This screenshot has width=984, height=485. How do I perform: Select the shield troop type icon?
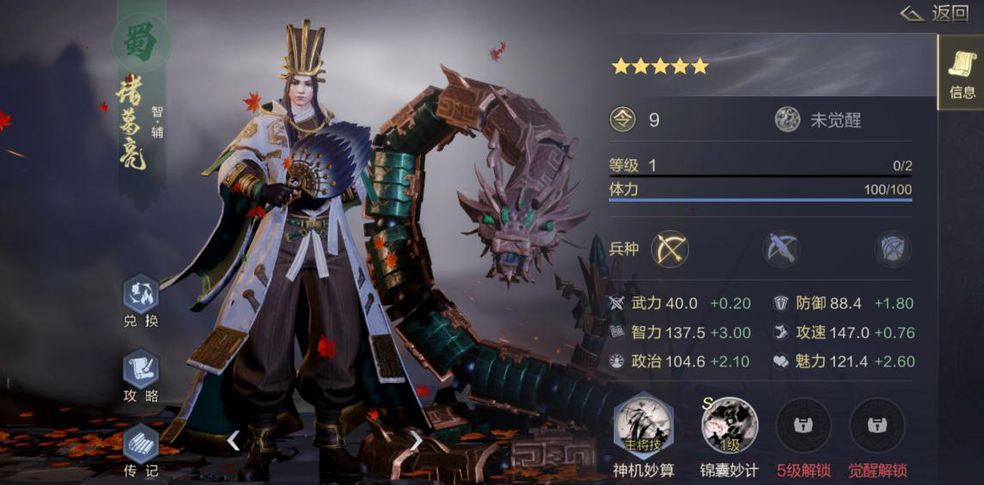pyautogui.click(x=892, y=248)
